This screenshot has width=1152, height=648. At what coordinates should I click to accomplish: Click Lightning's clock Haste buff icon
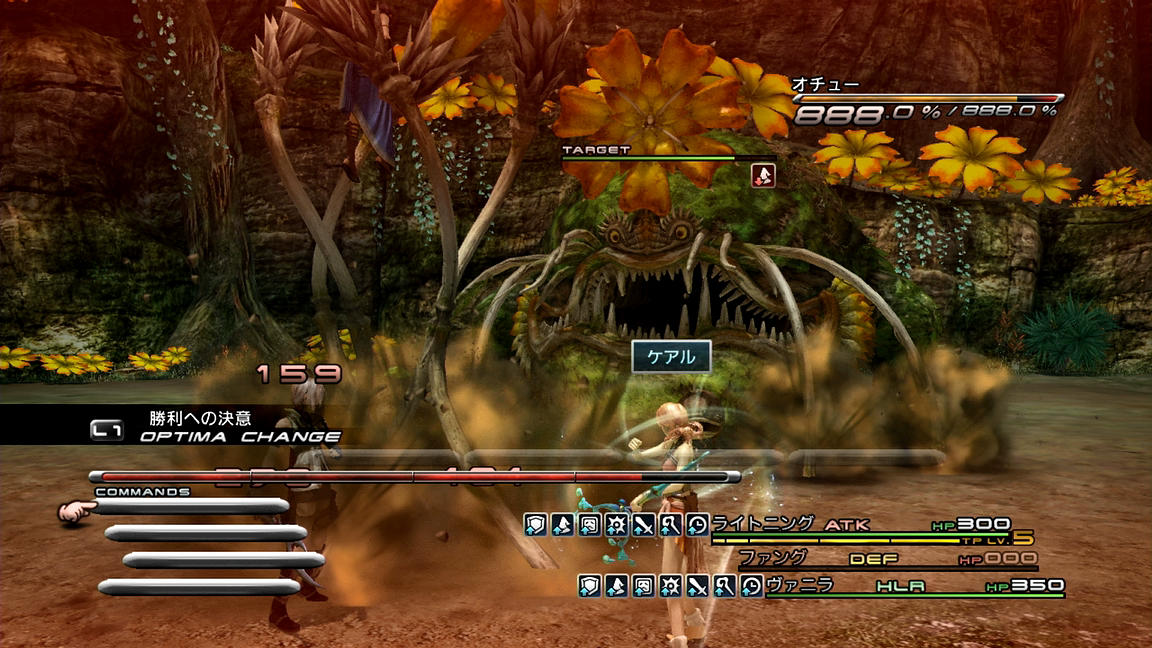[x=697, y=524]
